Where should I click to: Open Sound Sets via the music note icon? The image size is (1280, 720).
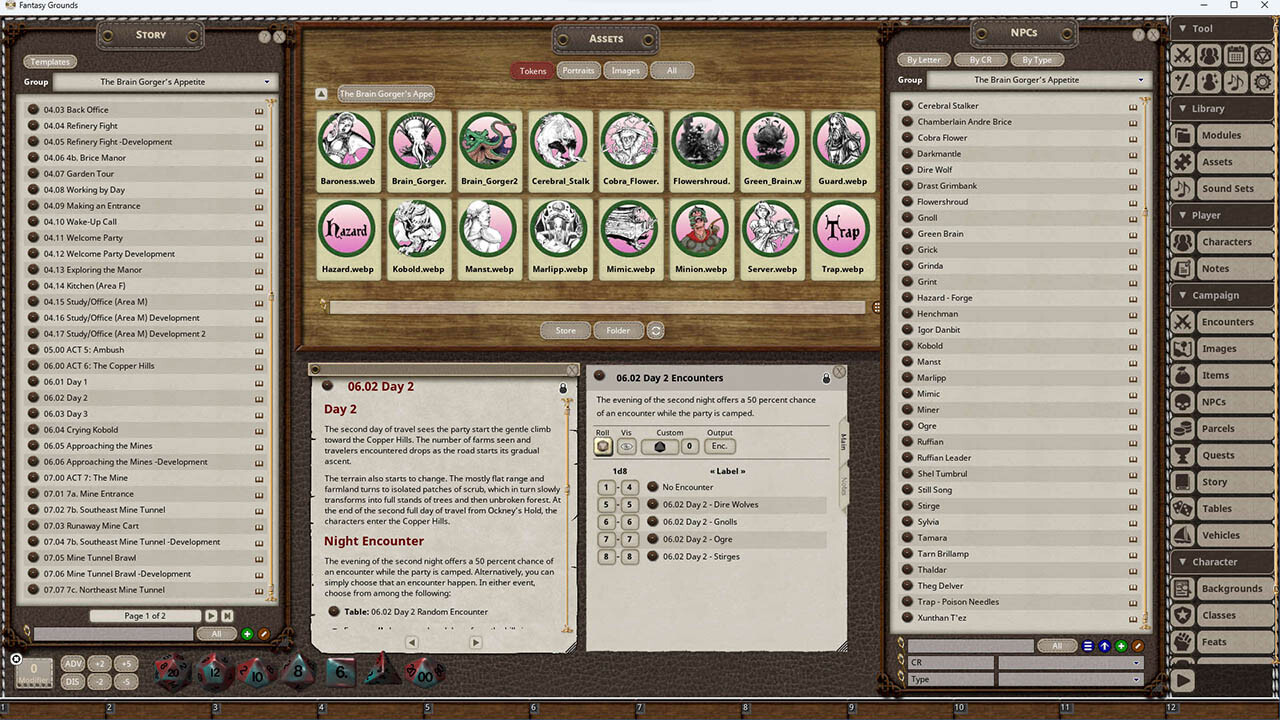[1182, 188]
